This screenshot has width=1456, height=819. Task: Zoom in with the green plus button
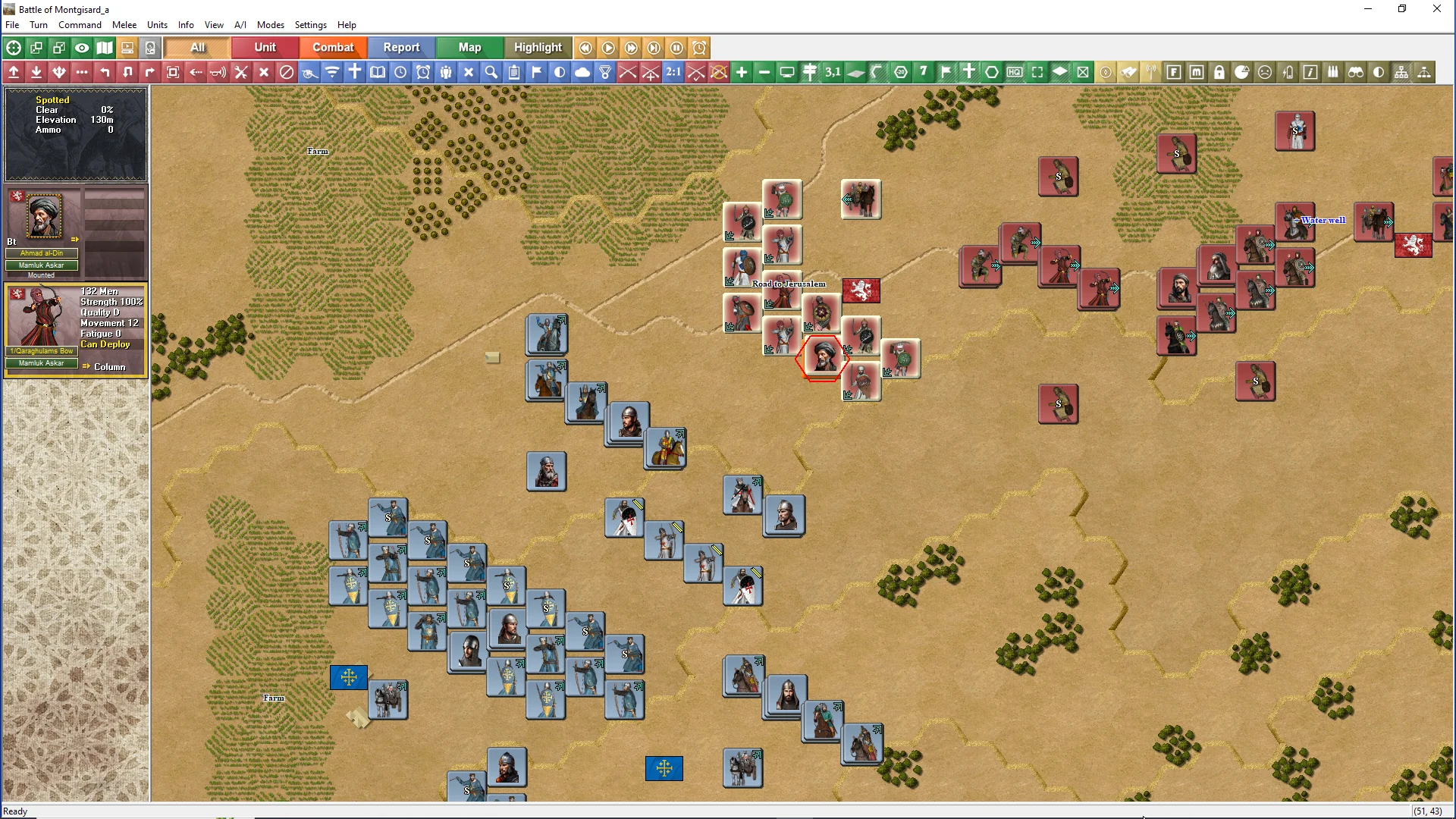742,72
